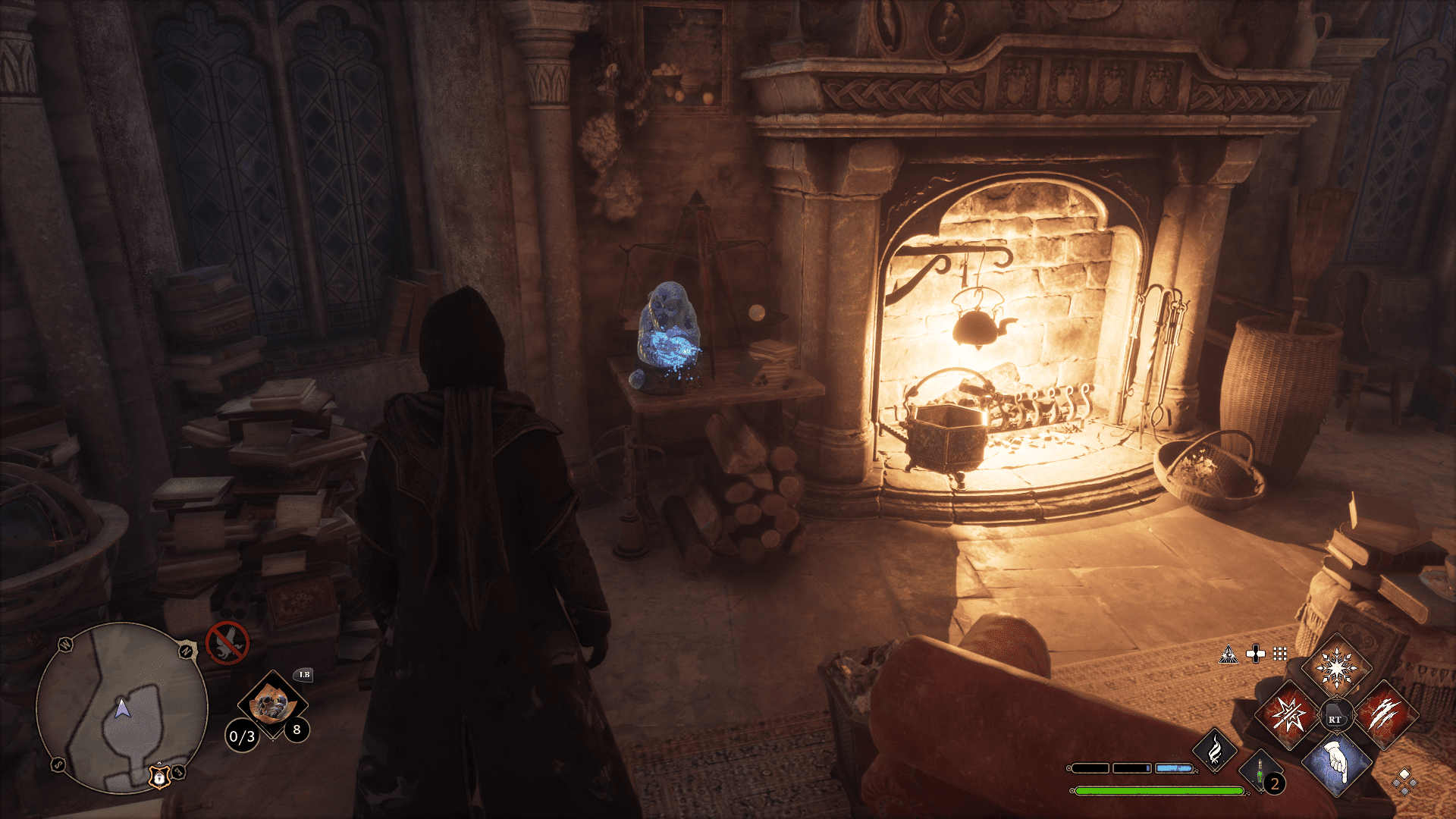Trigger the ancient magic flame icon
The height and width of the screenshot is (819, 1456).
1215,749
